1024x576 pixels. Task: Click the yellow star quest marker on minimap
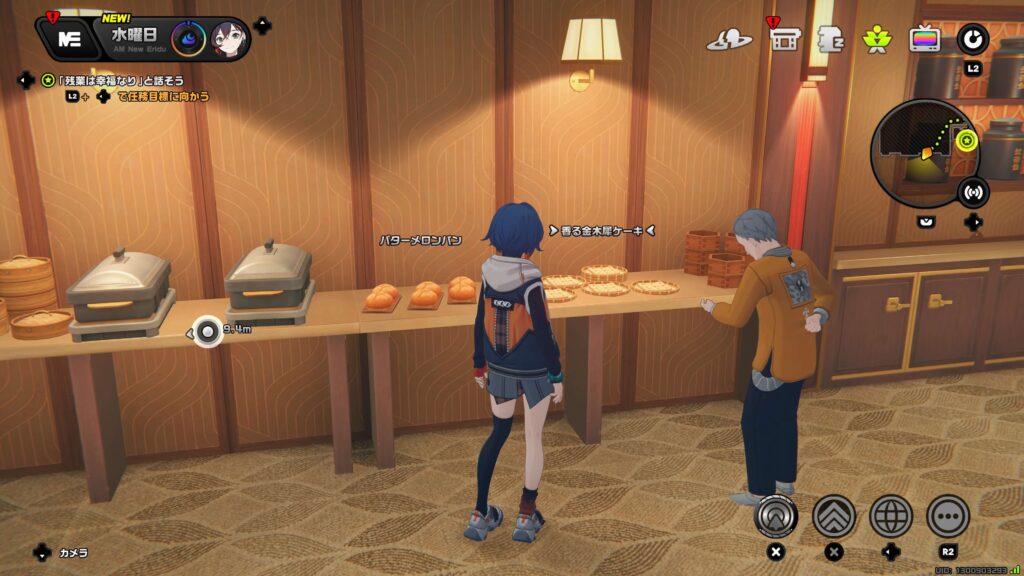coord(965,140)
